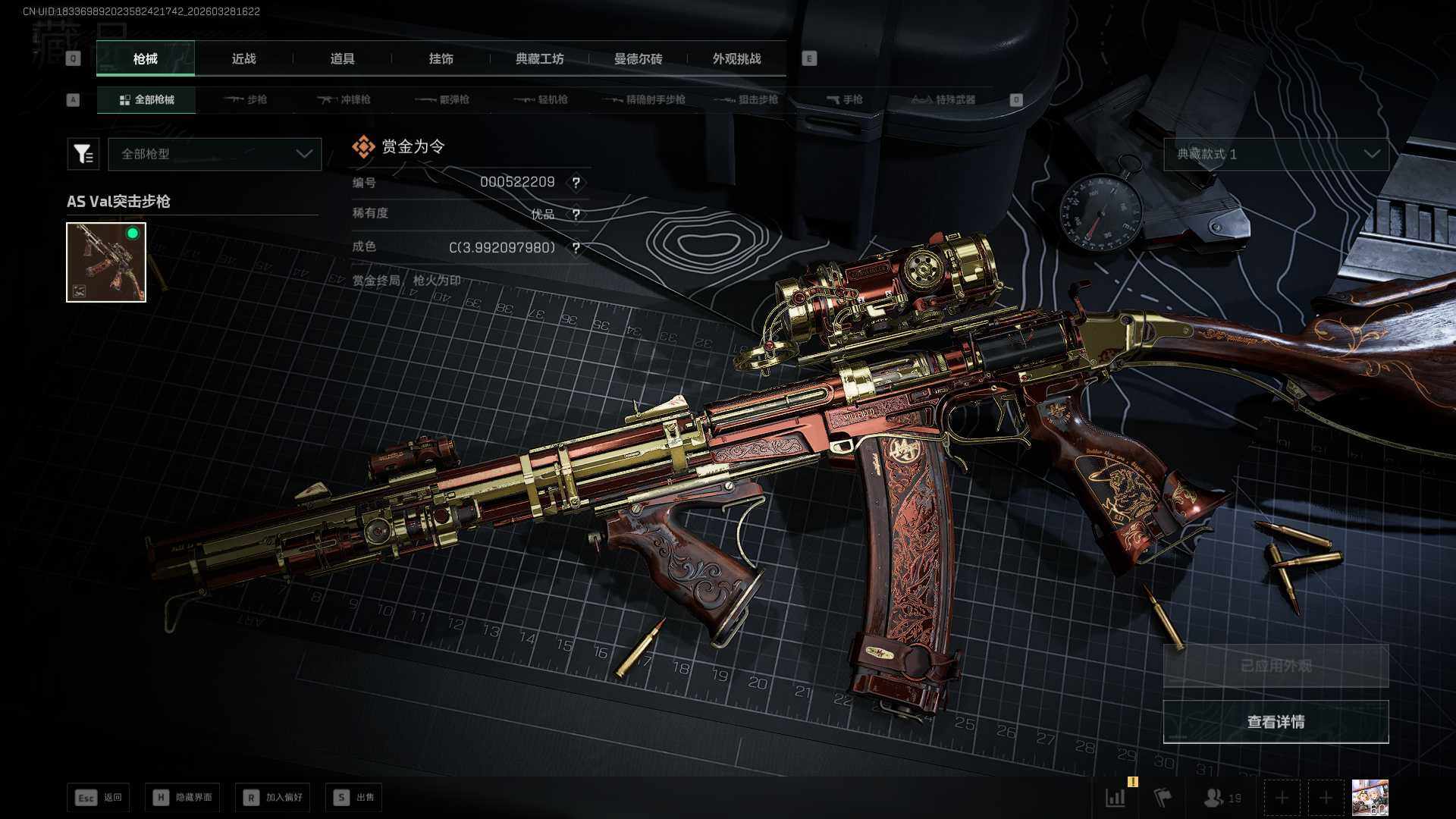Viewport: 1456px width, 819px height.
Task: Switch to the 外观挑战 tab
Action: [736, 59]
